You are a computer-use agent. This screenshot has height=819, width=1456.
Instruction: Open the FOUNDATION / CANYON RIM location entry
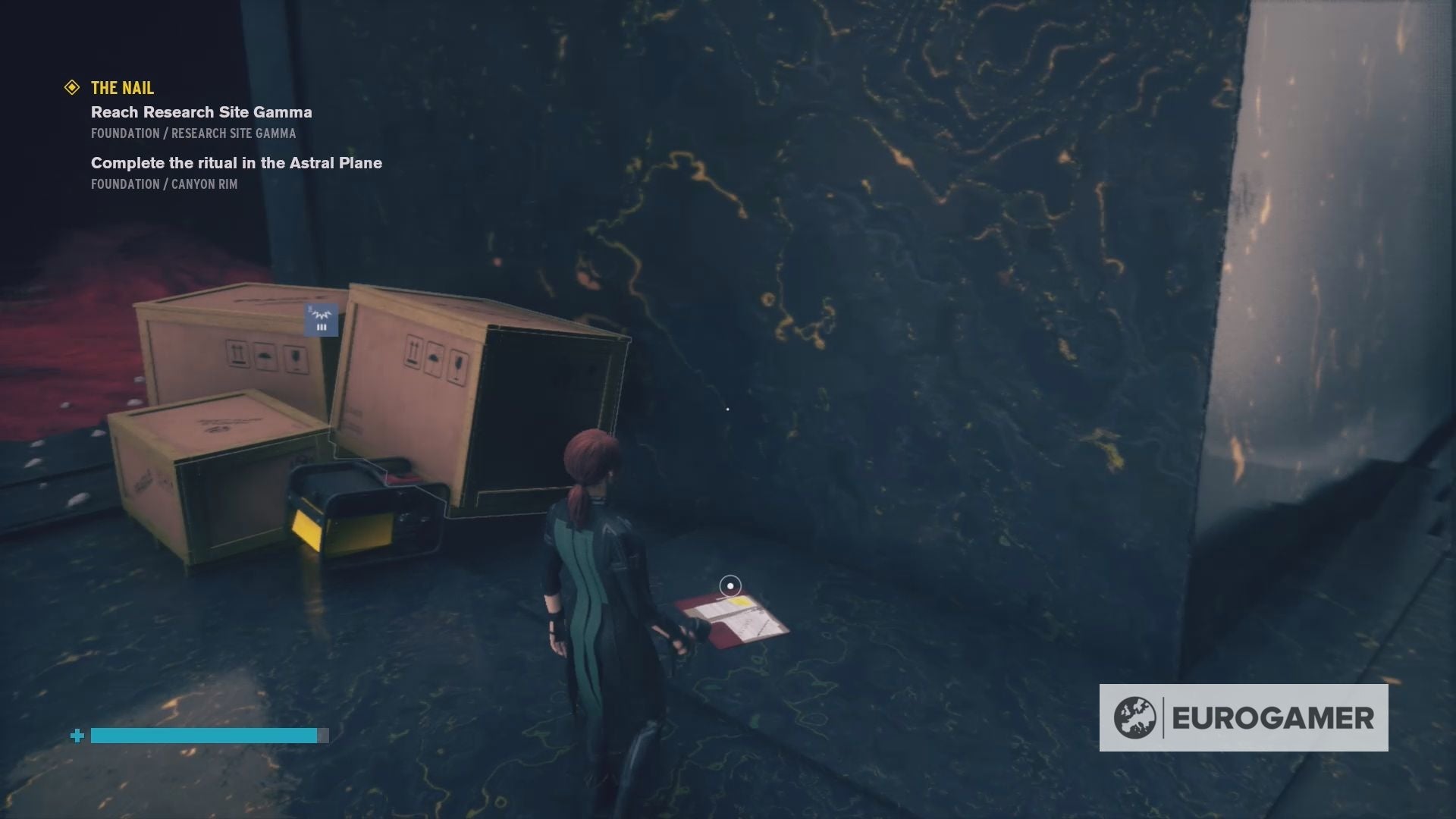pos(165,184)
